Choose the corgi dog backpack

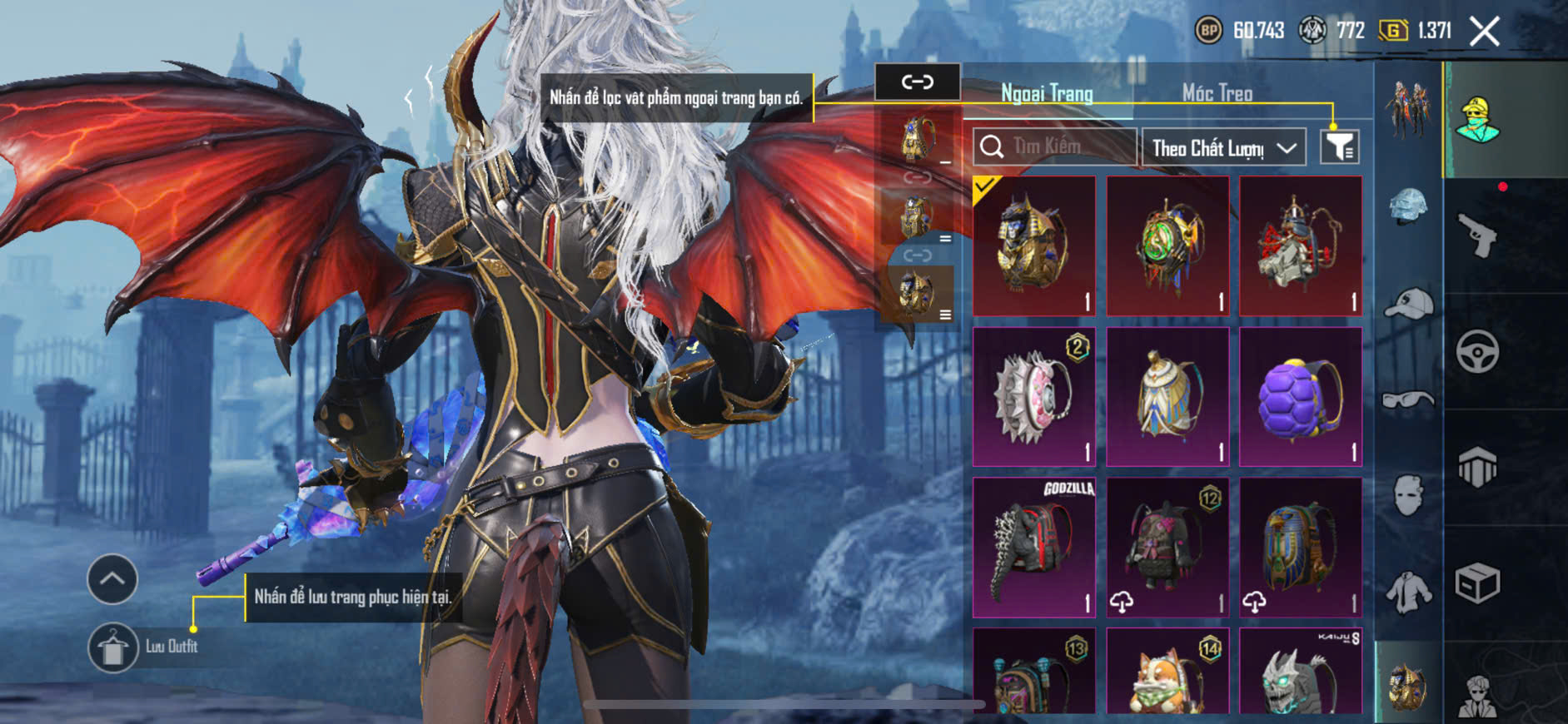(x=1167, y=672)
